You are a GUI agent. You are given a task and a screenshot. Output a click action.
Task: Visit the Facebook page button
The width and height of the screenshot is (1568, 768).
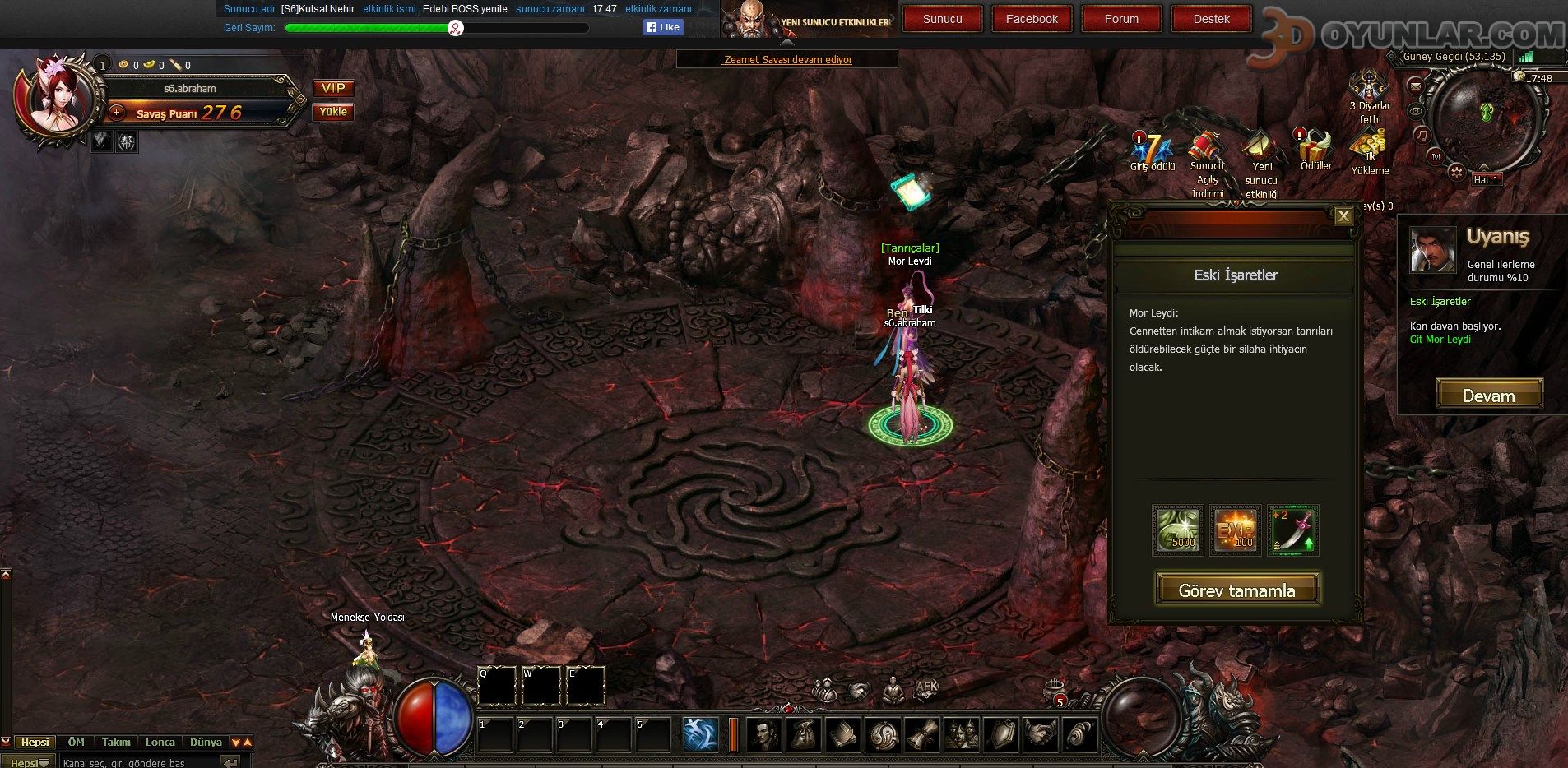tap(1032, 19)
